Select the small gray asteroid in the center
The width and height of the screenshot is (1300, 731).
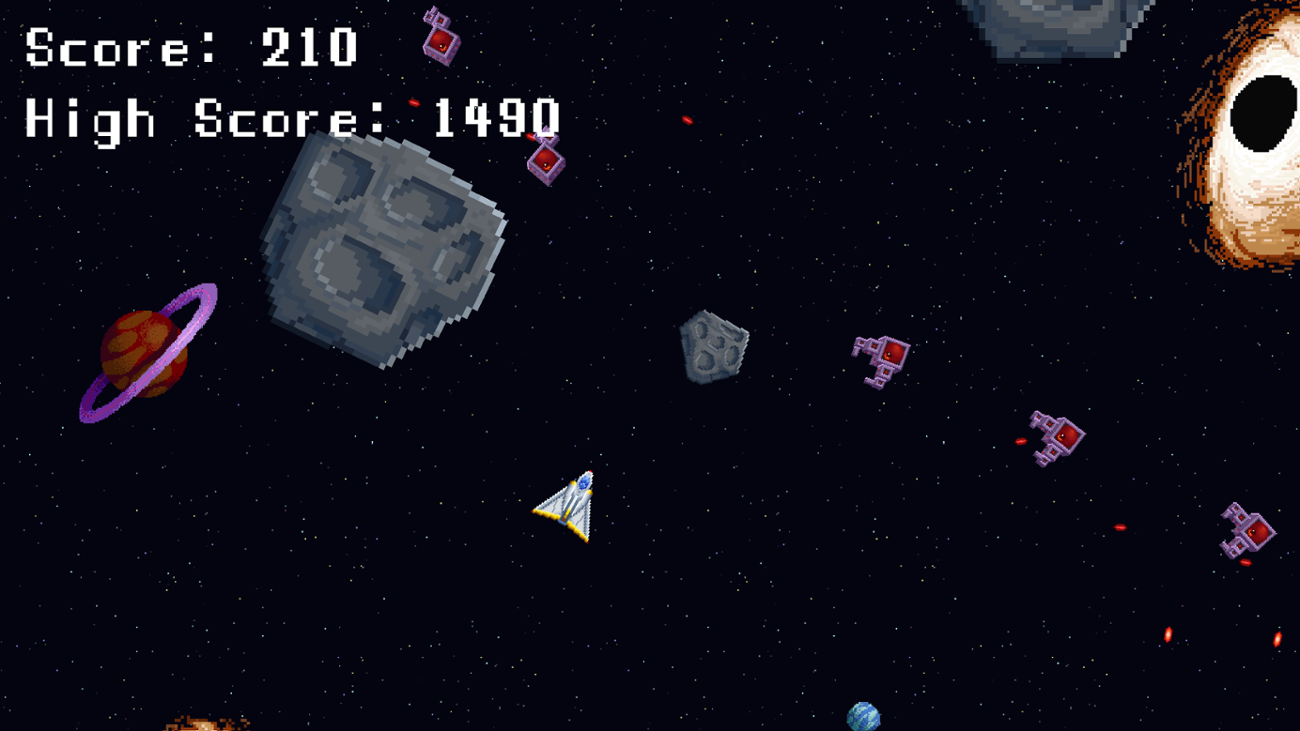coord(714,348)
